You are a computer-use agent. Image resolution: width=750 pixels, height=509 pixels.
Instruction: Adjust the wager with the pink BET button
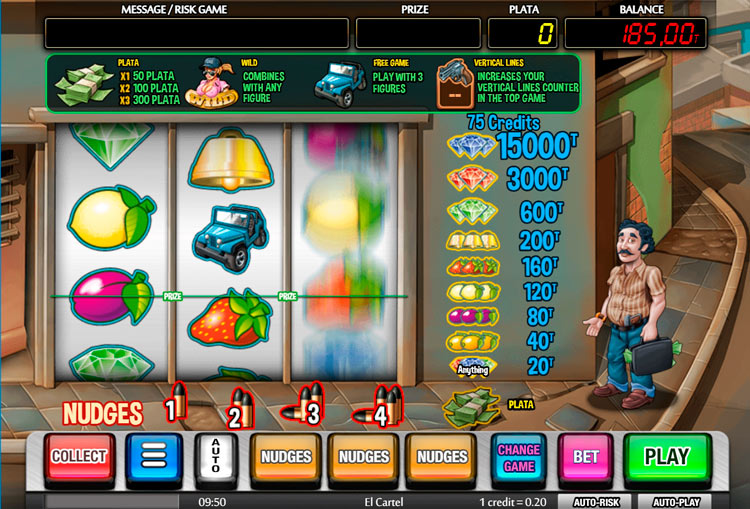coord(585,458)
